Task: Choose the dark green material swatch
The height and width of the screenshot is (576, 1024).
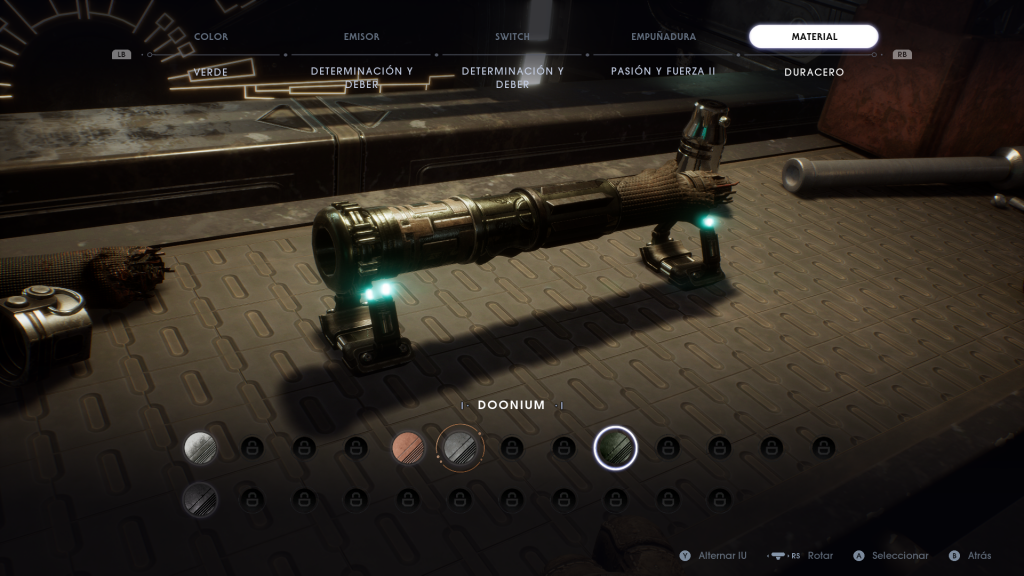Action: (x=615, y=447)
